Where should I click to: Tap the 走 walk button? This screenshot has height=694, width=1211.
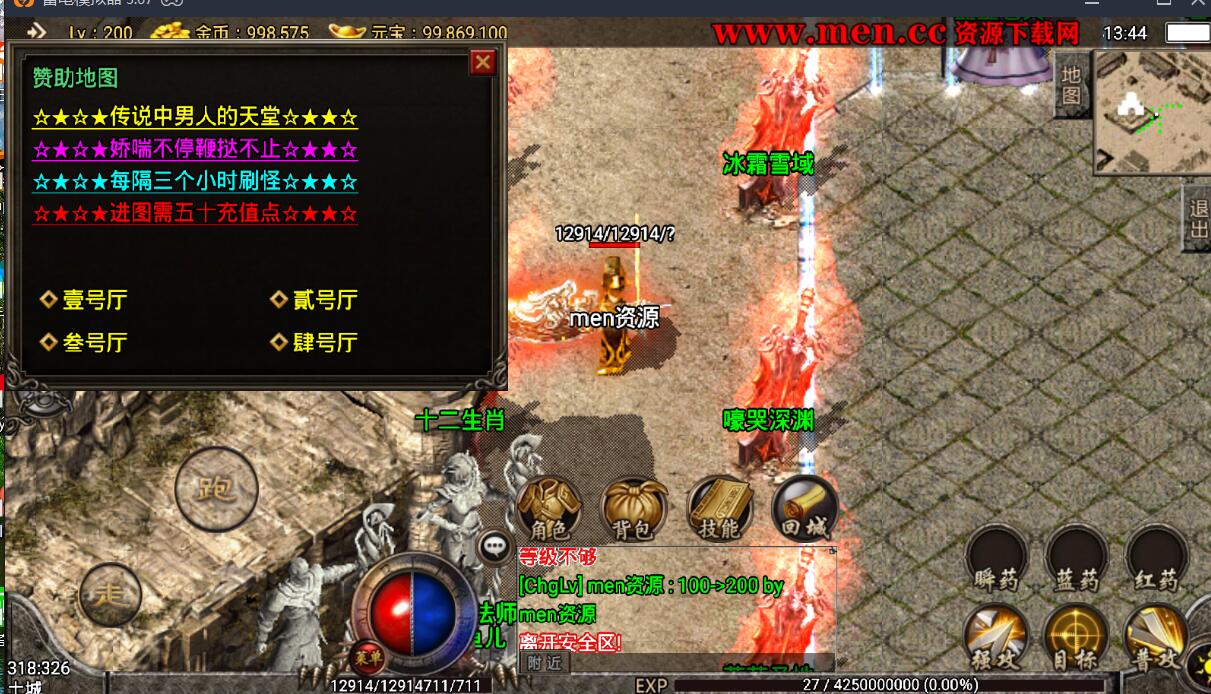(110, 595)
